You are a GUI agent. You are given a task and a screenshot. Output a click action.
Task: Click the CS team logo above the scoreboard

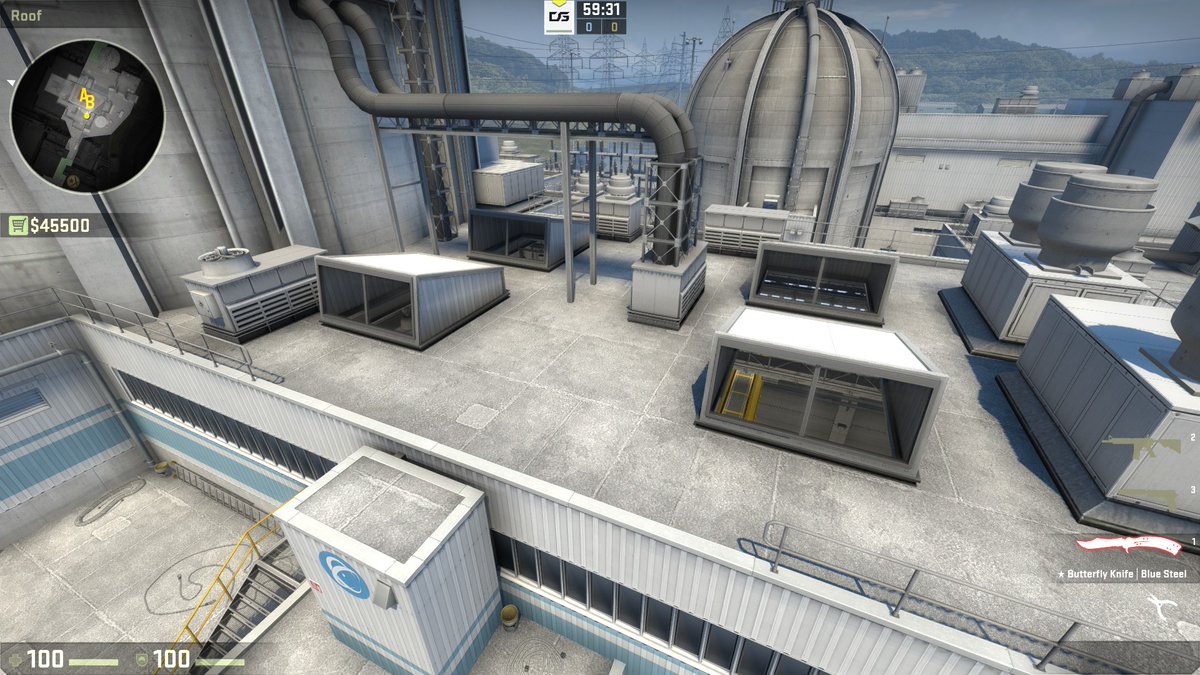pos(559,18)
